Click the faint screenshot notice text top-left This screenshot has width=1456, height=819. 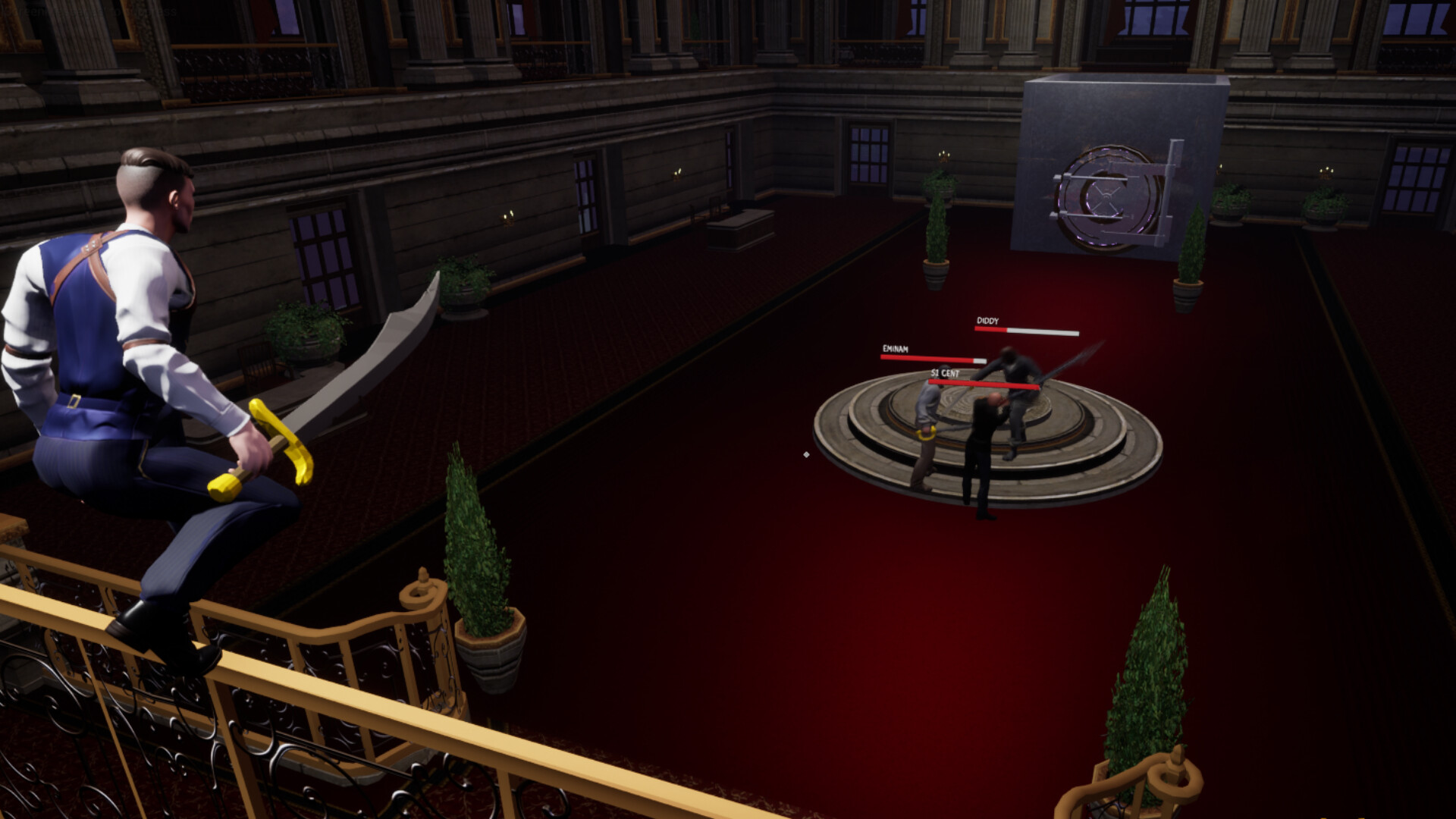click(91, 12)
